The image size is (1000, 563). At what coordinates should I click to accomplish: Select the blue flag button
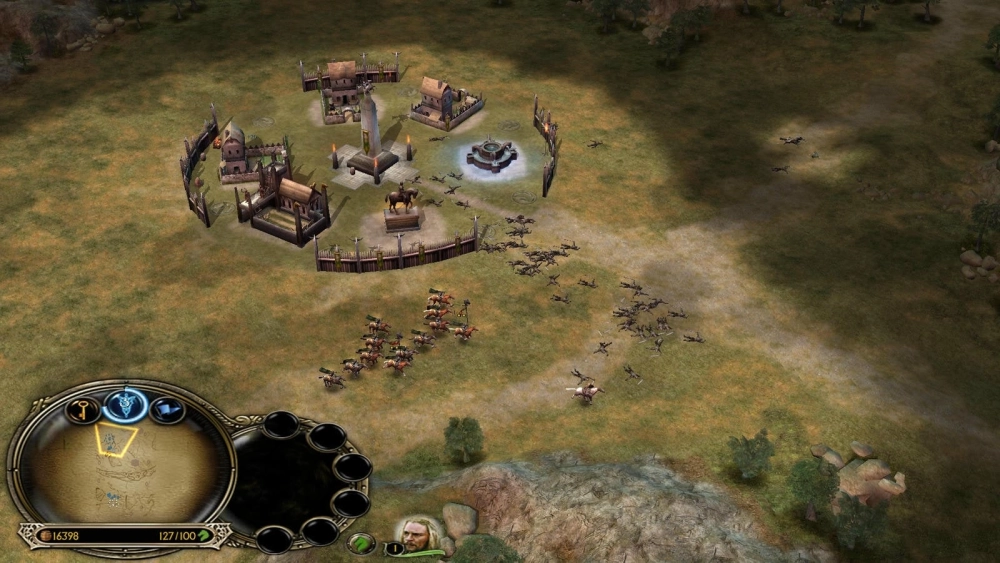(x=167, y=409)
